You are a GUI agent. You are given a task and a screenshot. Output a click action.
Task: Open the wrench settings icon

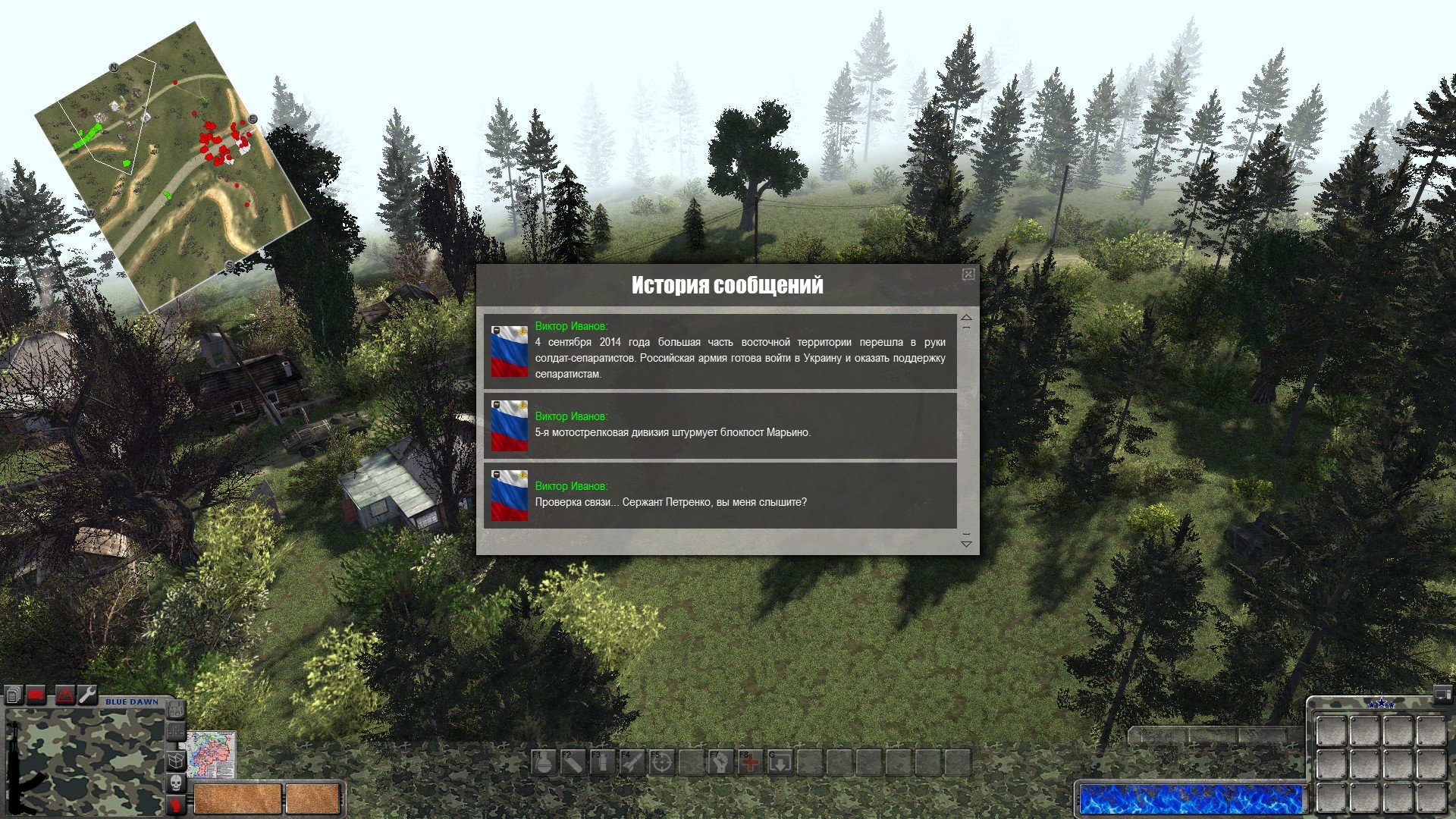pyautogui.click(x=88, y=695)
